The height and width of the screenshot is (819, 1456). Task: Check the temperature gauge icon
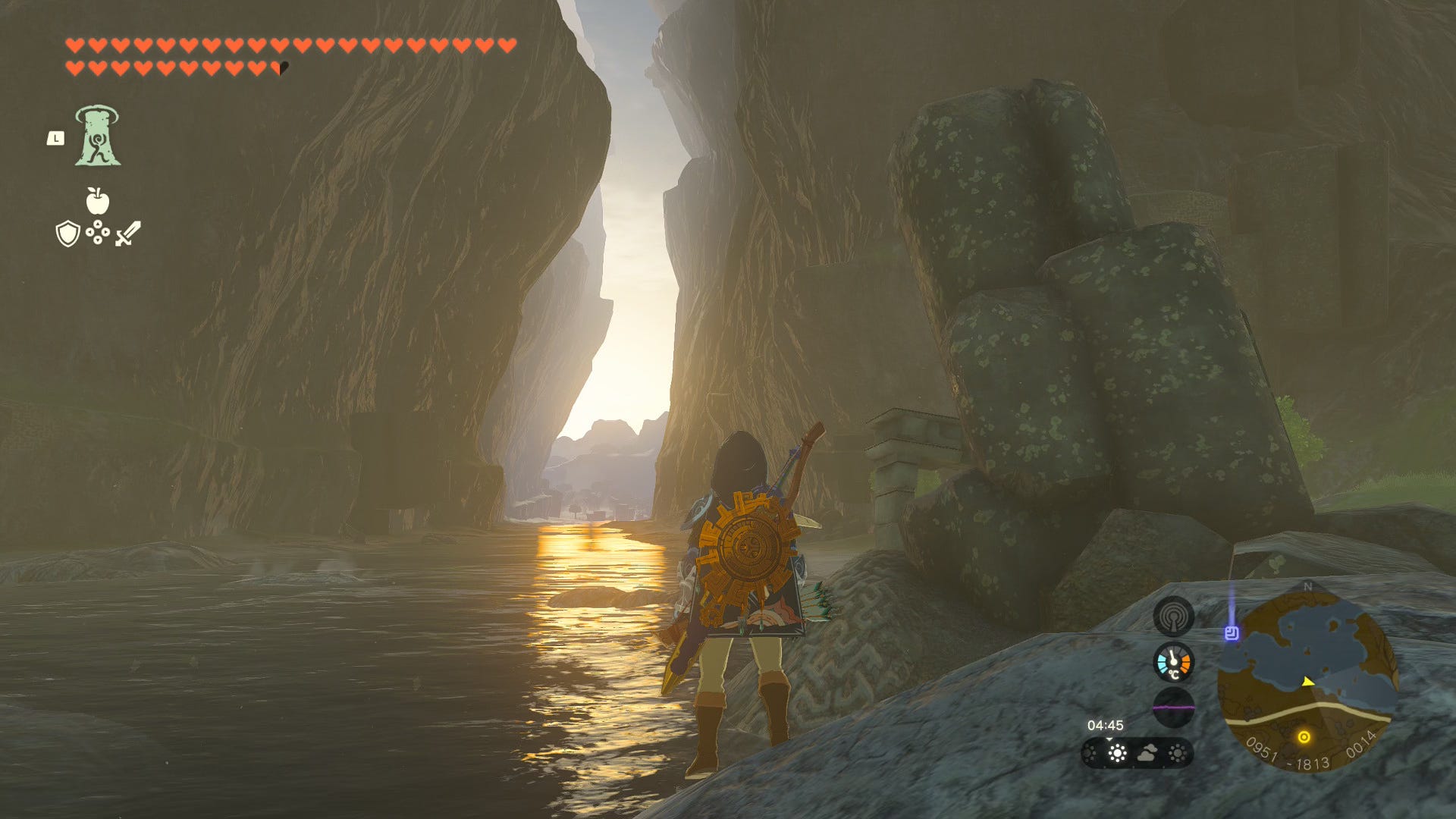[x=1173, y=662]
